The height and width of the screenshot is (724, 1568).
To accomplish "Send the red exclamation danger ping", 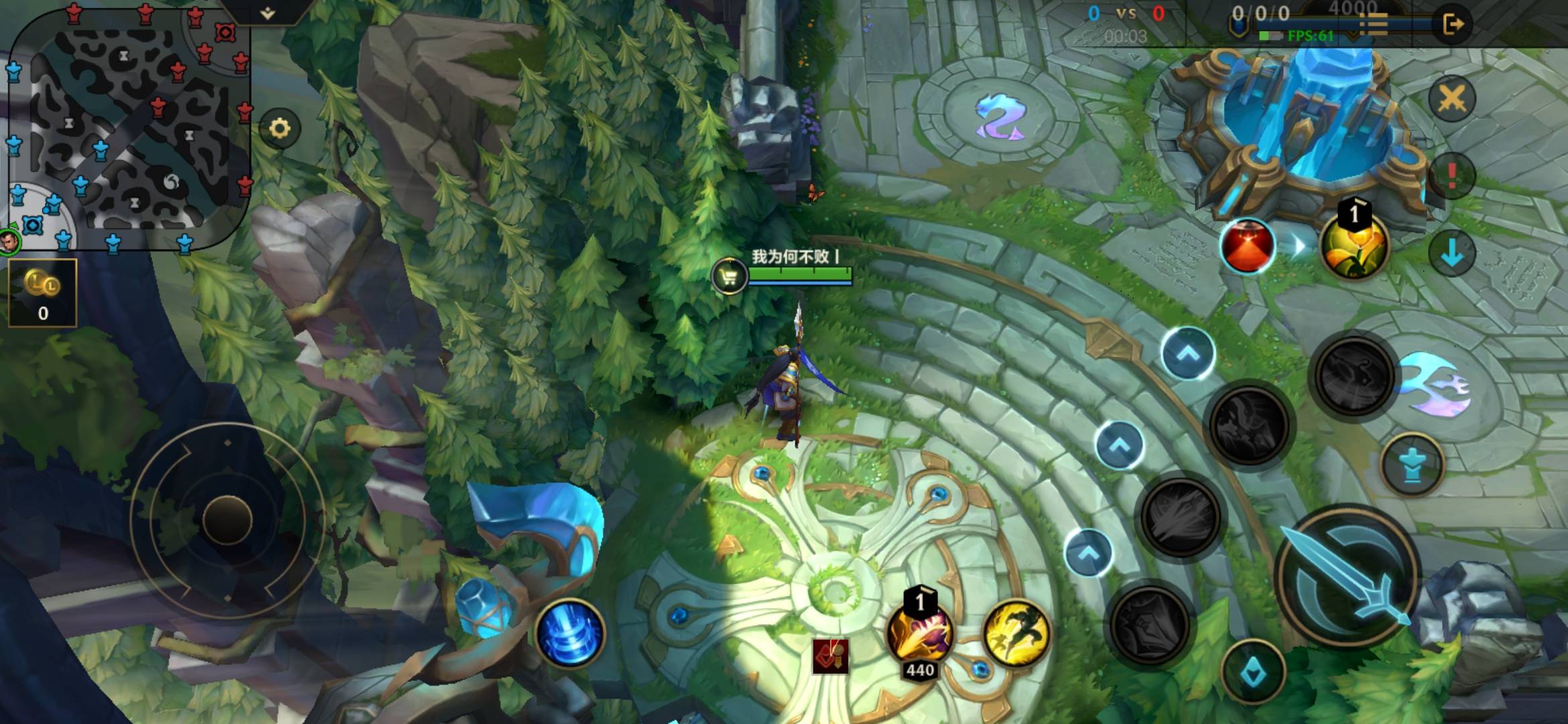I will point(1451,176).
